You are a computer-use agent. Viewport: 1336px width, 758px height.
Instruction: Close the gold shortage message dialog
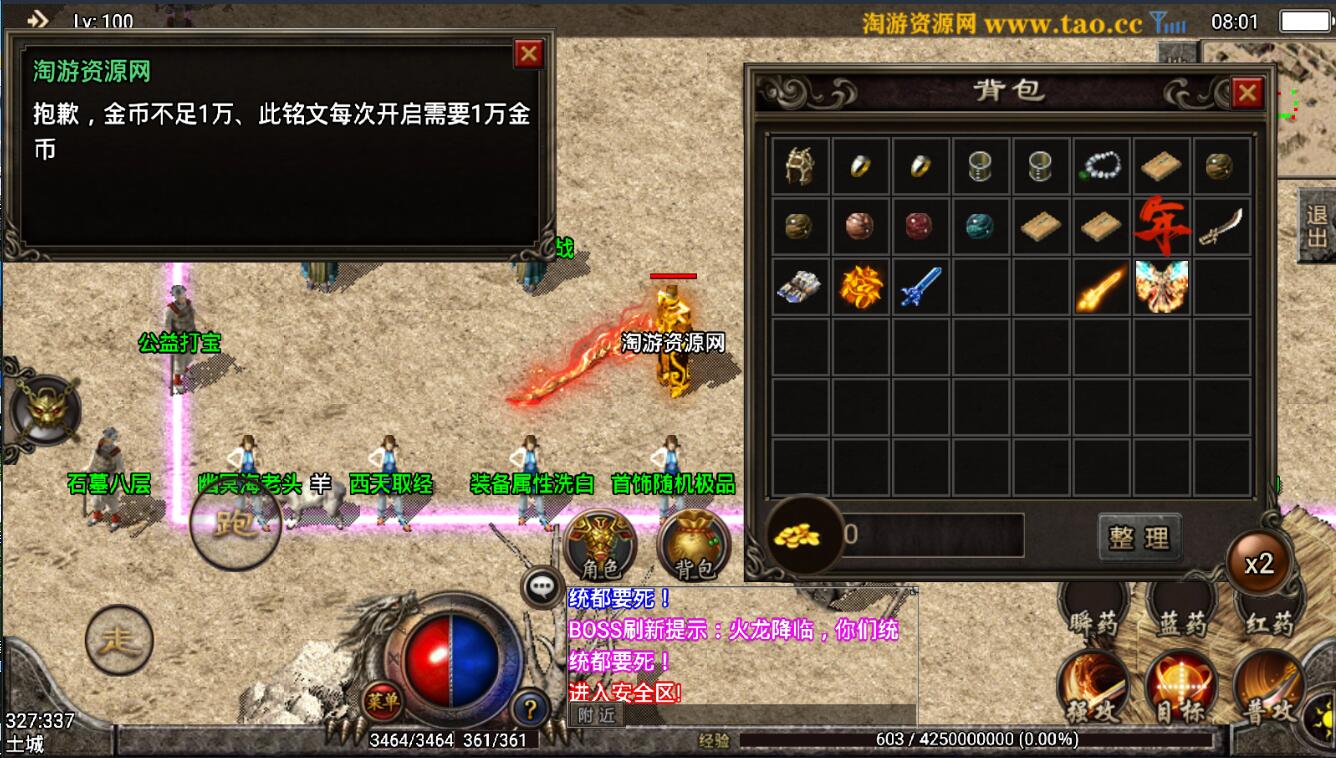527,53
